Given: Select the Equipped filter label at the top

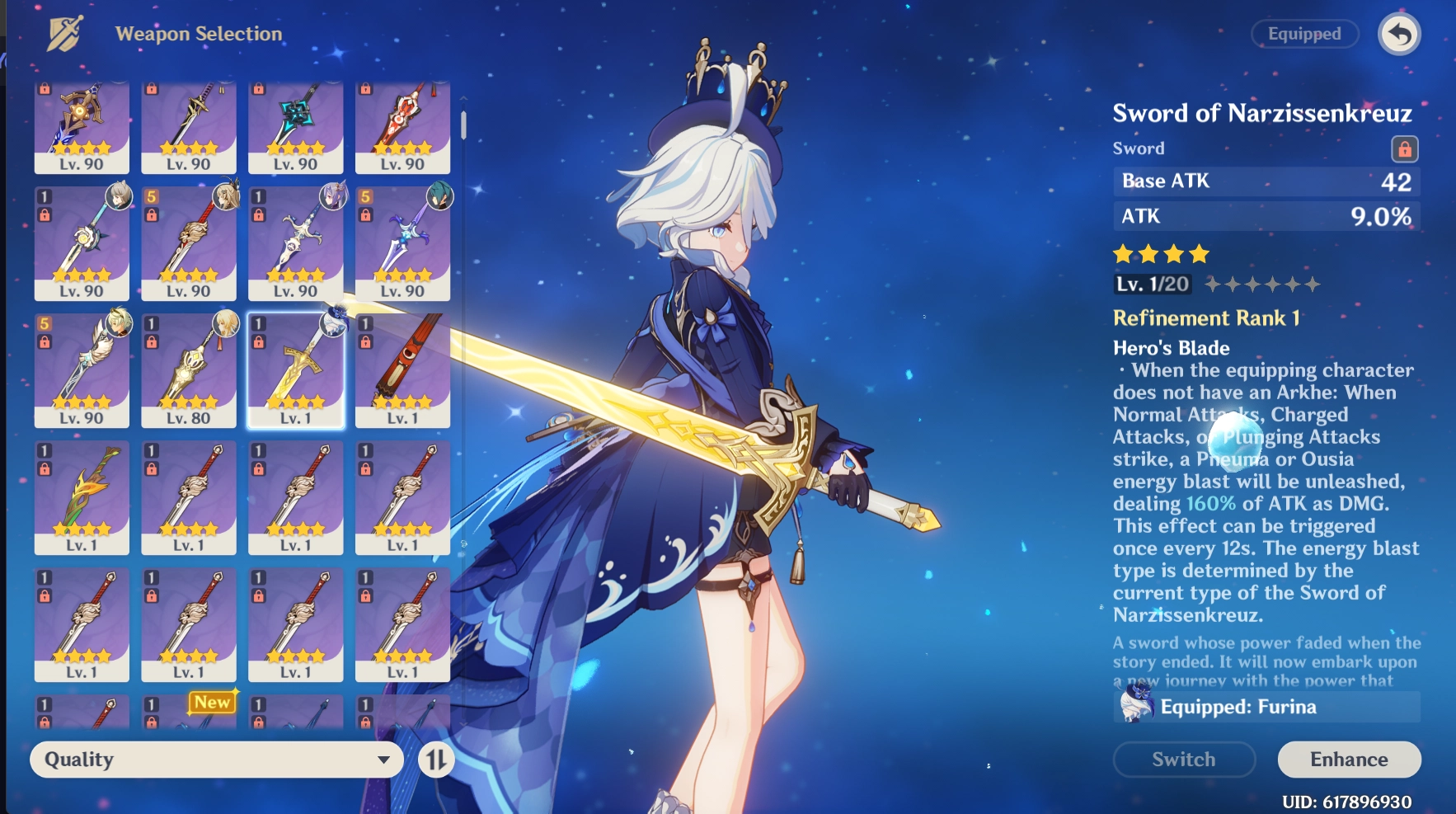Looking at the screenshot, I should click(1304, 34).
